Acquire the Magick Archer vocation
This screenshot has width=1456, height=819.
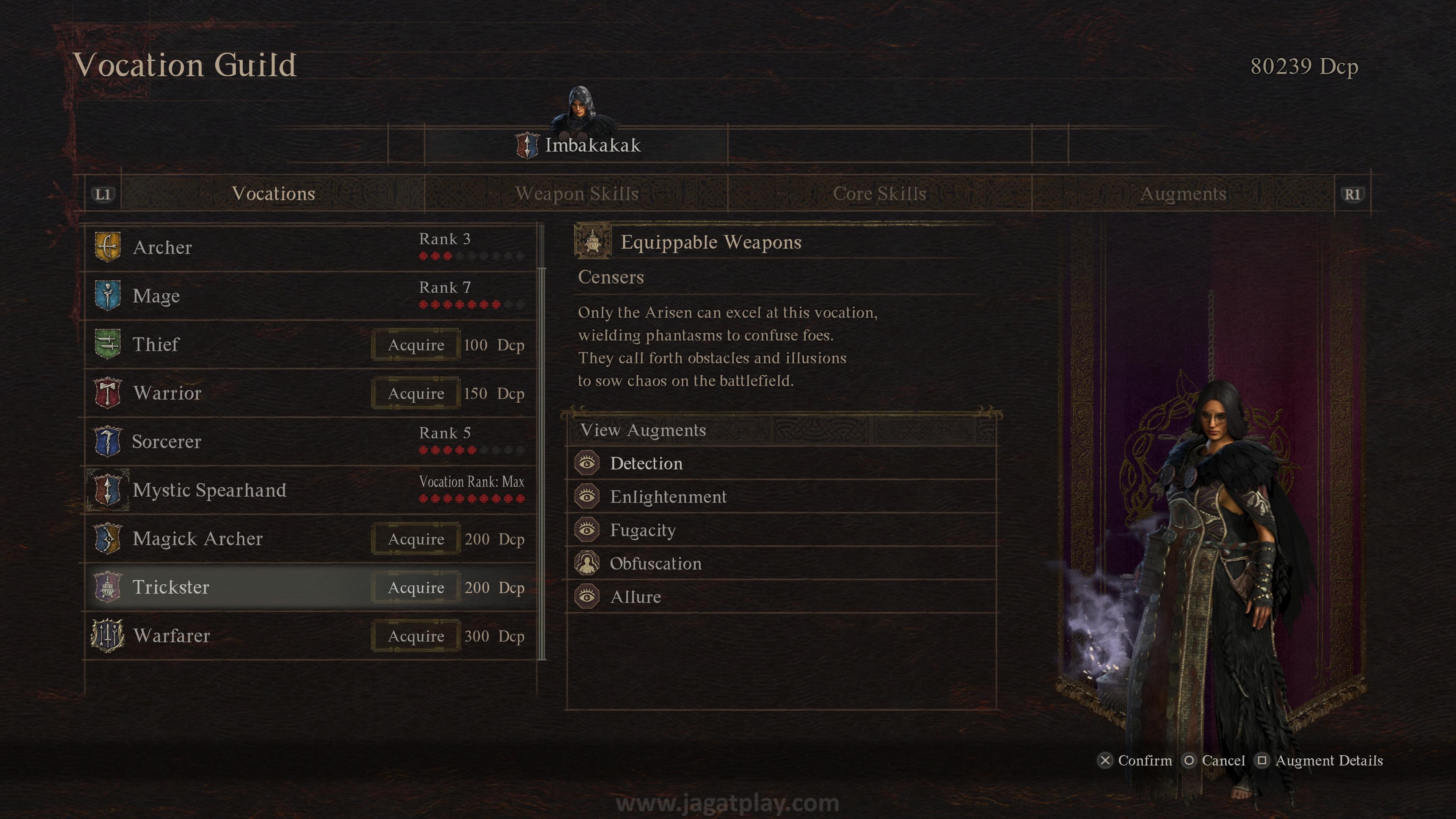pos(416,539)
